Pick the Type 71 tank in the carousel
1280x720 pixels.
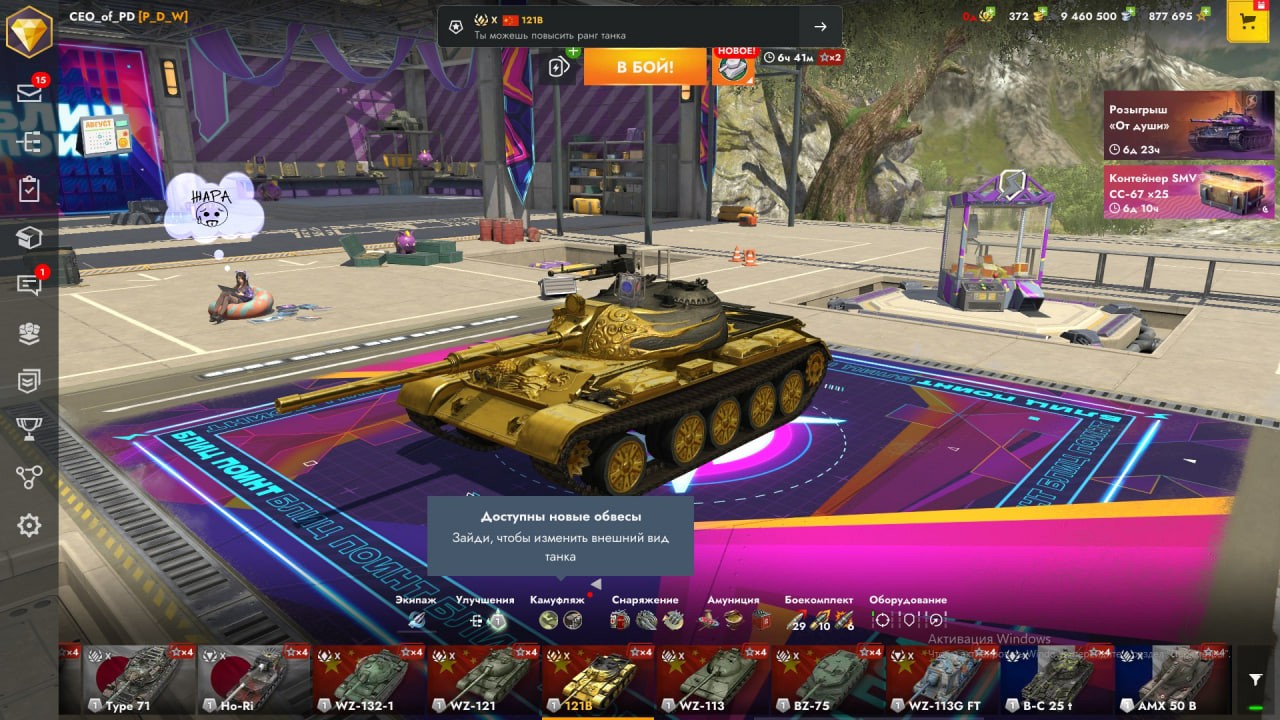pyautogui.click(x=138, y=680)
